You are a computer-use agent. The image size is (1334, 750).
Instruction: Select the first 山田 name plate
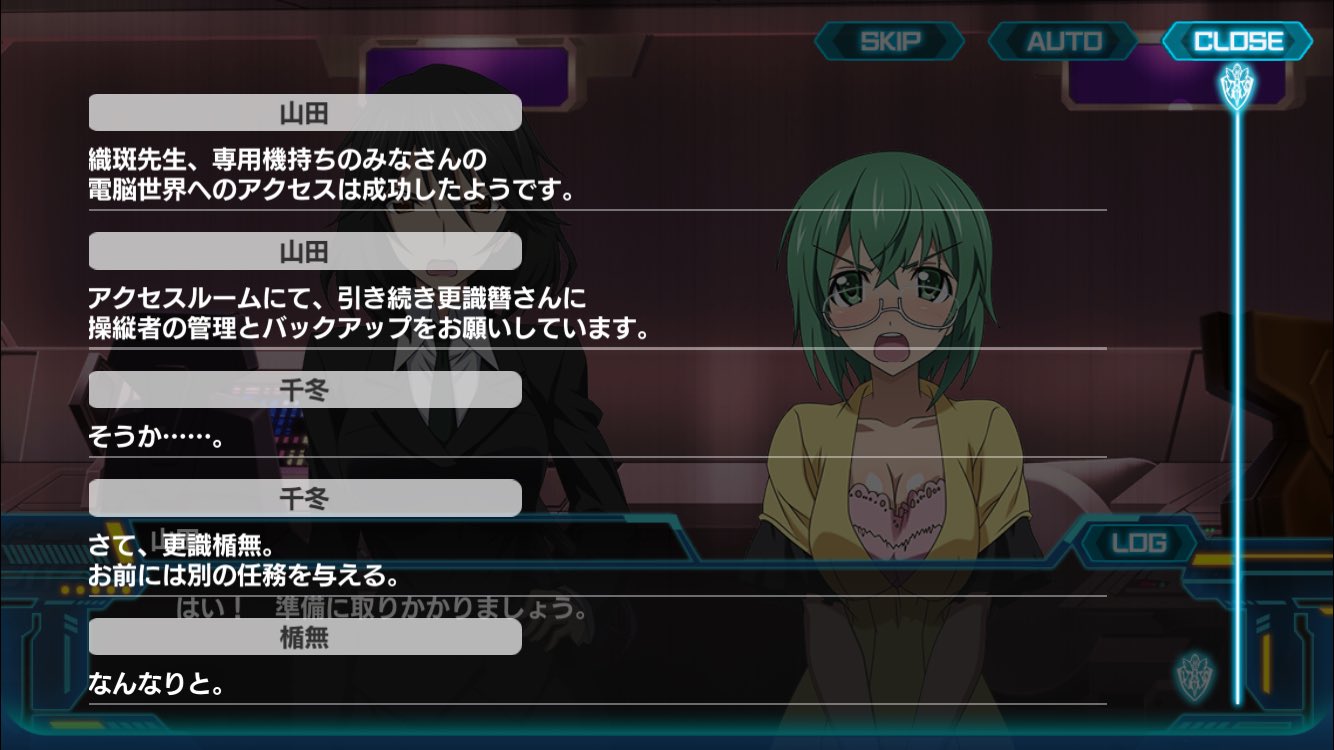coord(305,113)
